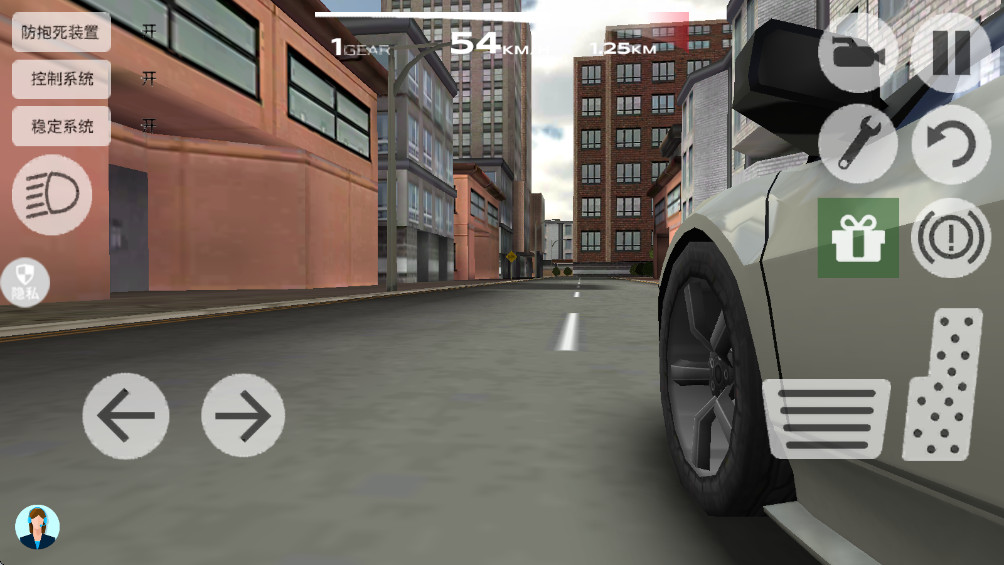This screenshot has width=1004, height=565.
Task: Activate the handbrake warning button
Action: pyautogui.click(x=951, y=238)
